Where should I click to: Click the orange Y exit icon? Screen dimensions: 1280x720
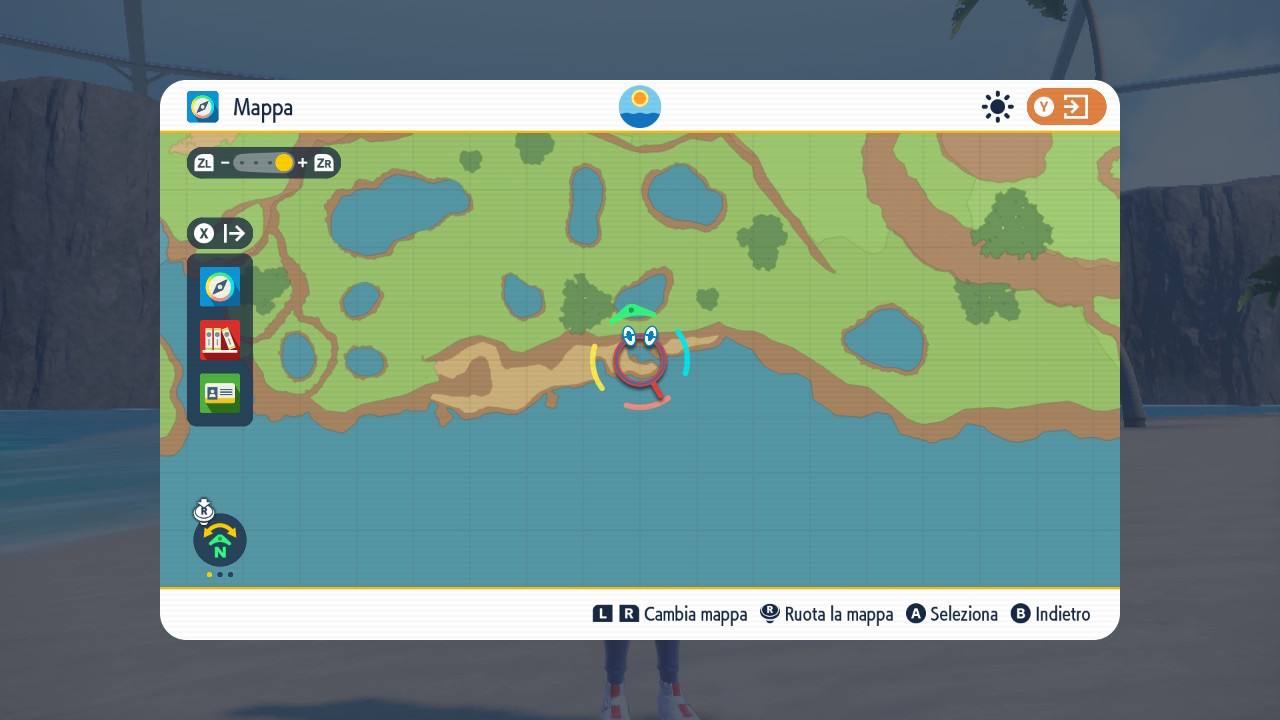(1066, 106)
